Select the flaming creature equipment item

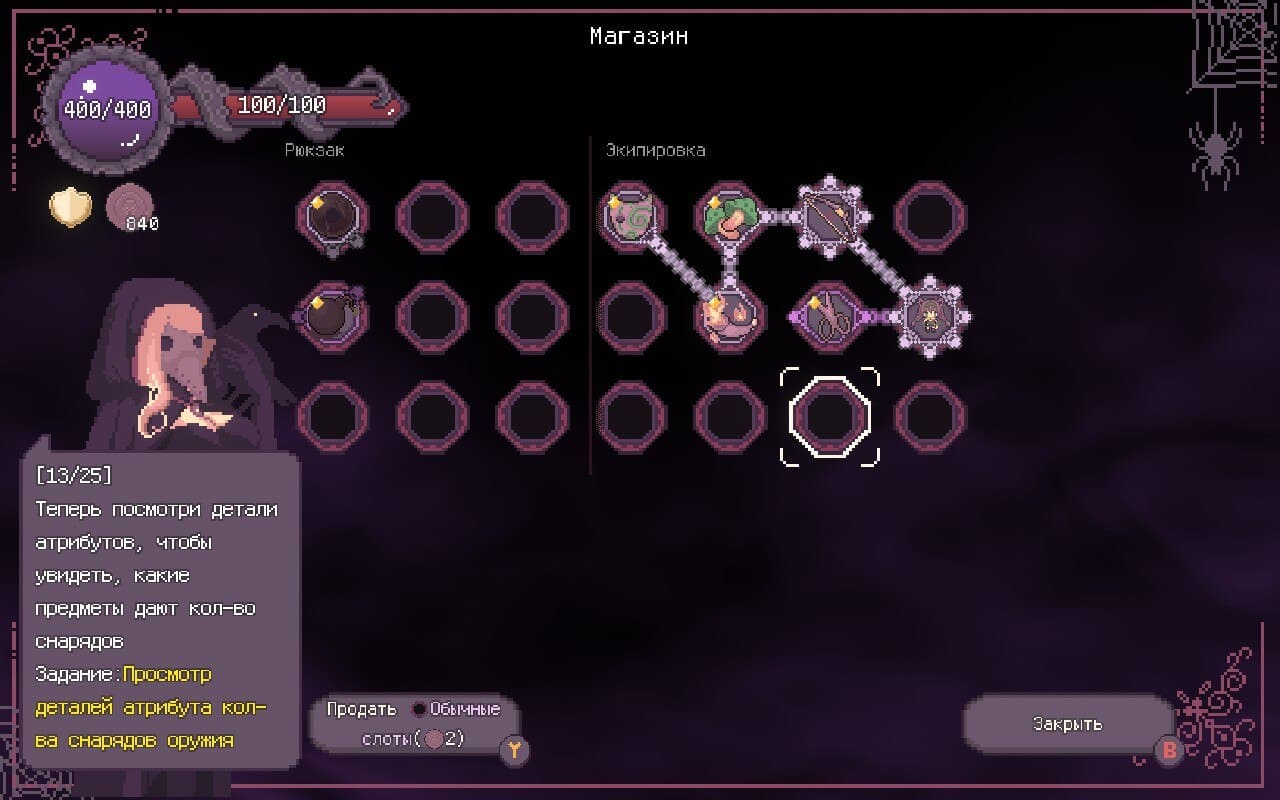[730, 317]
